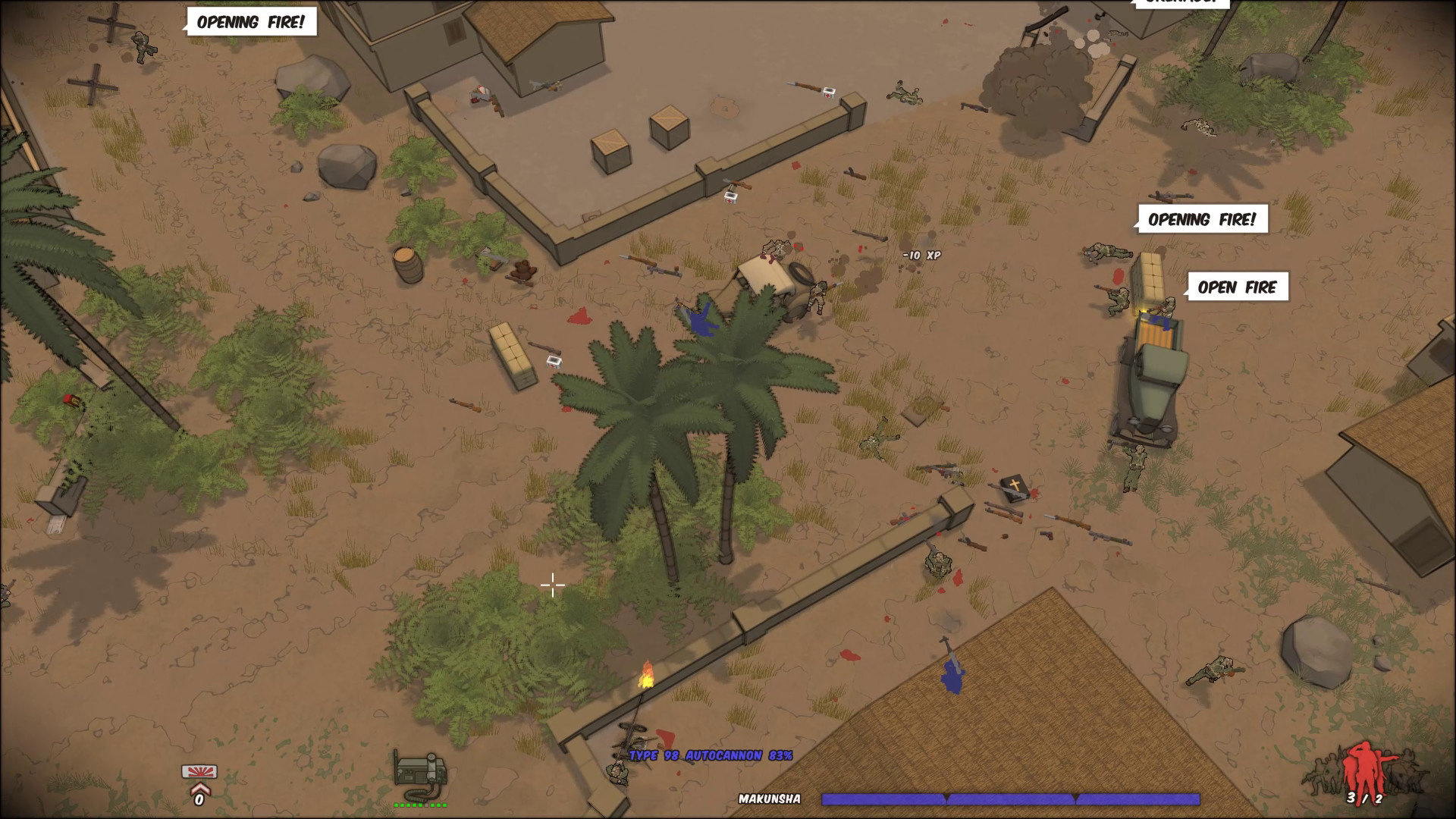1456x819 pixels.
Task: Click the medkit item near the courtyard wall
Action: 730,197
